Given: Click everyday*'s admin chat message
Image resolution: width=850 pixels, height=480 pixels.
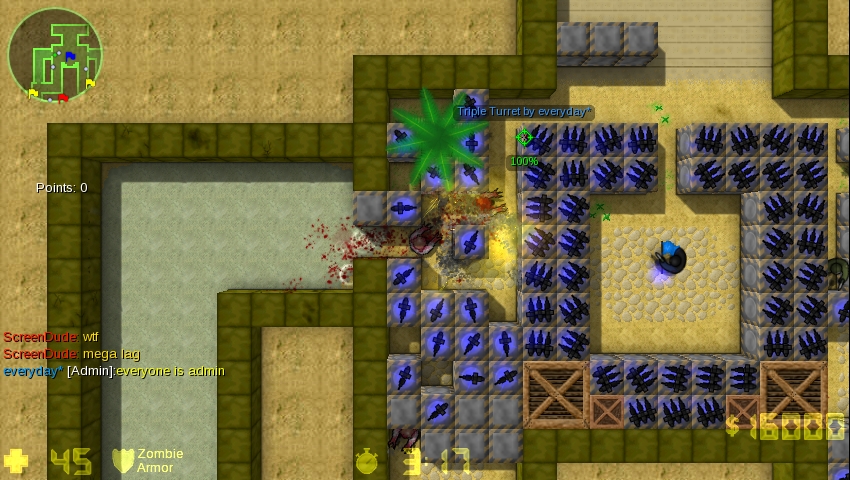Looking at the screenshot, I should 114,371.
